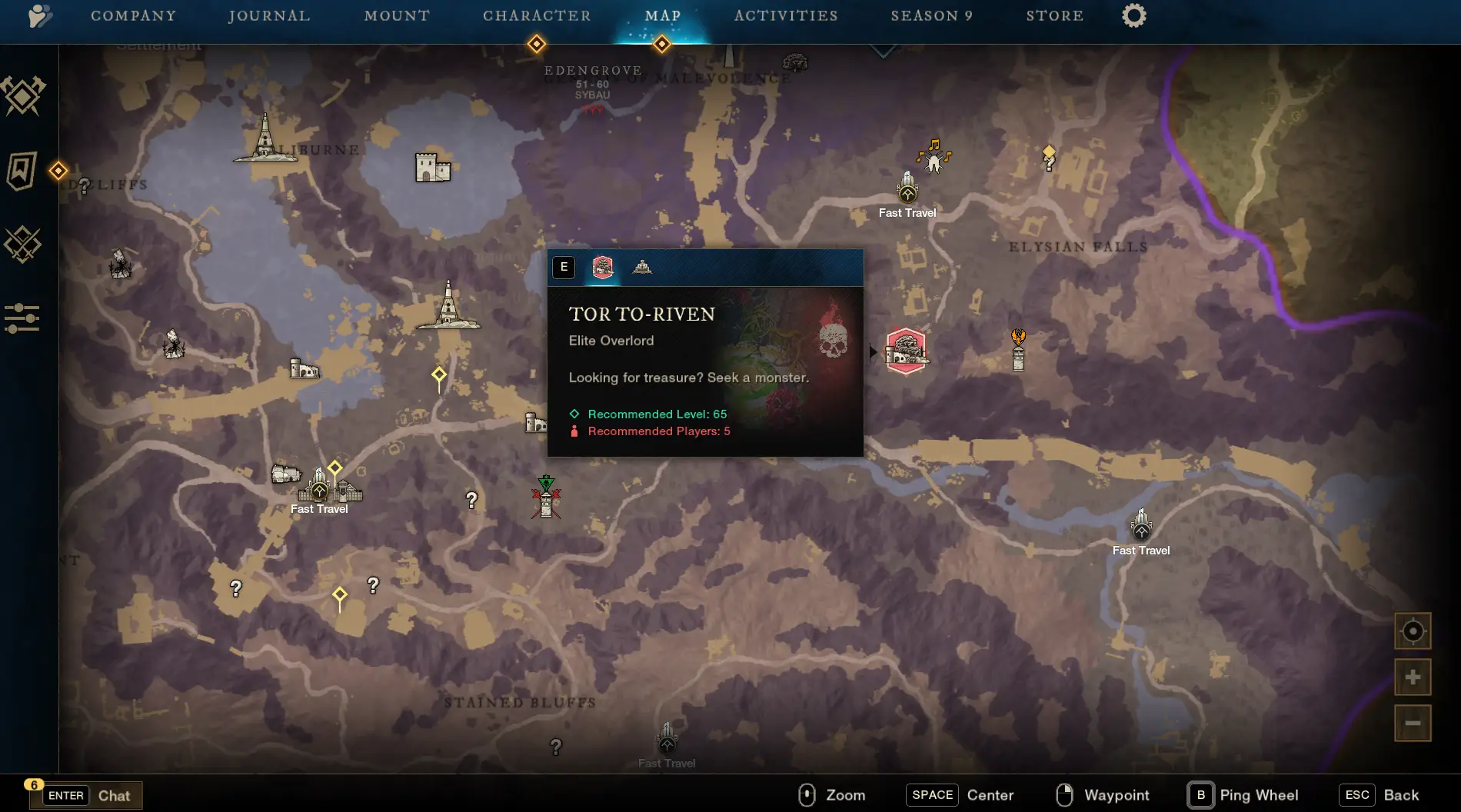Open the bookmark banner side icon
1461x812 pixels.
[x=22, y=170]
